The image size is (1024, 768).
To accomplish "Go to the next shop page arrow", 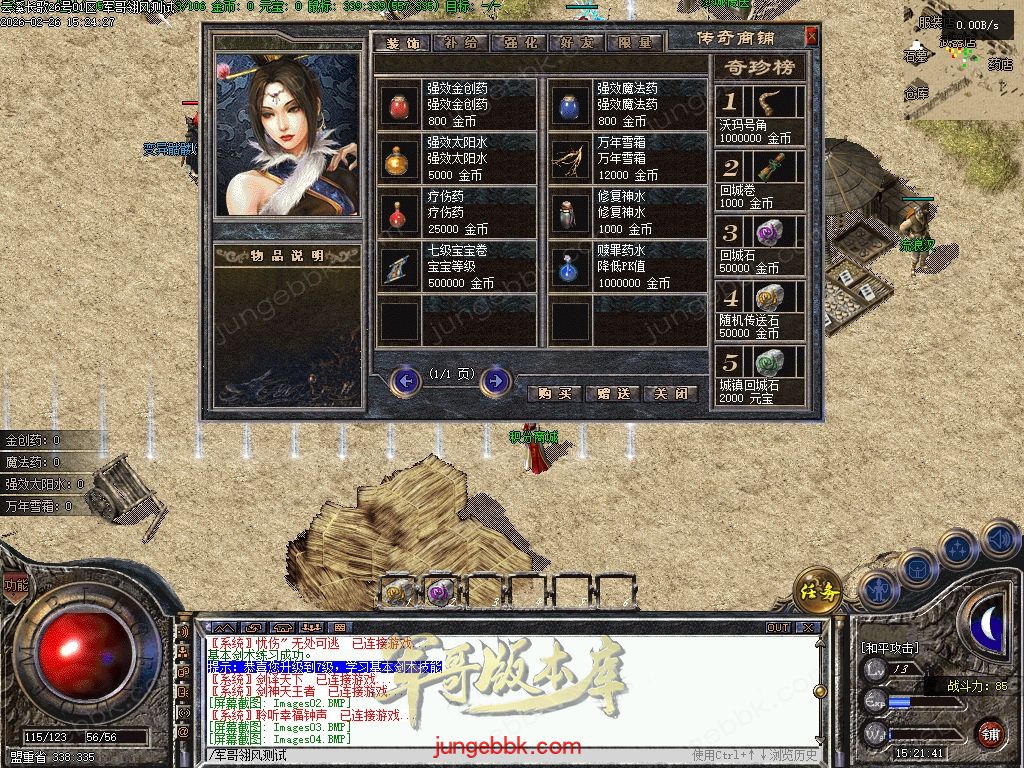I will pyautogui.click(x=496, y=381).
